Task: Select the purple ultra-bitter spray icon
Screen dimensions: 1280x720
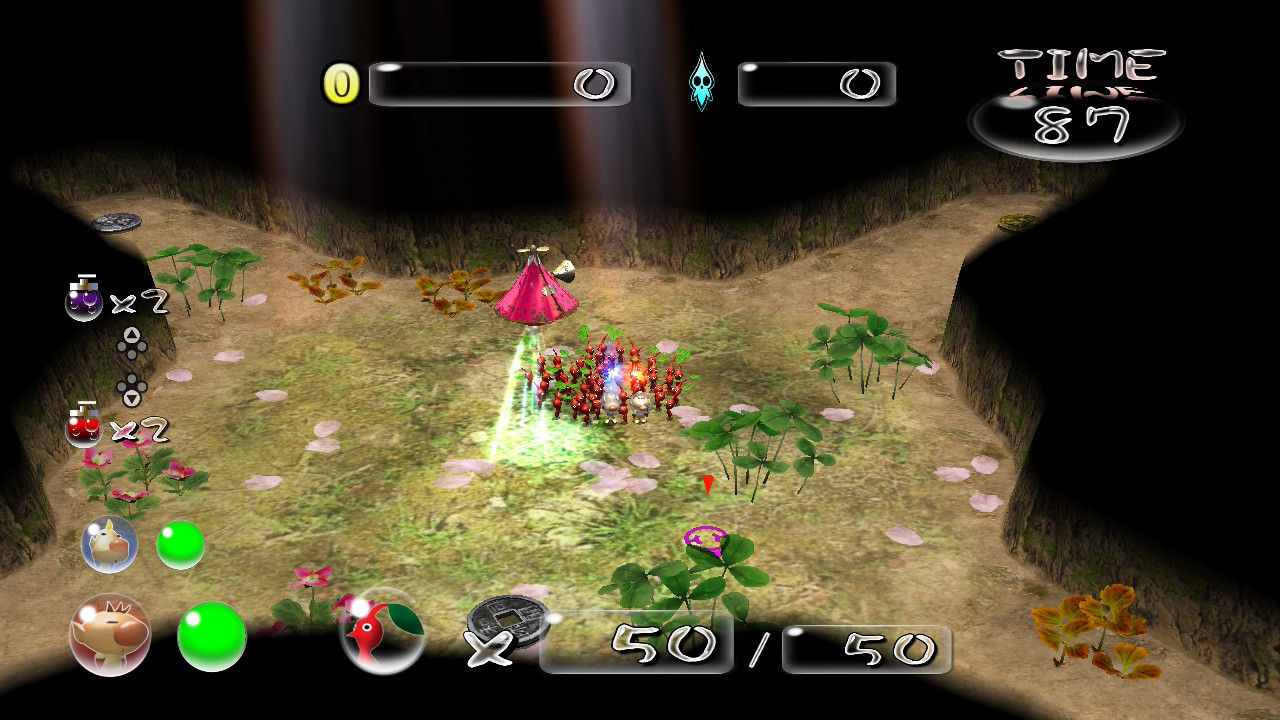Action: pos(84,299)
